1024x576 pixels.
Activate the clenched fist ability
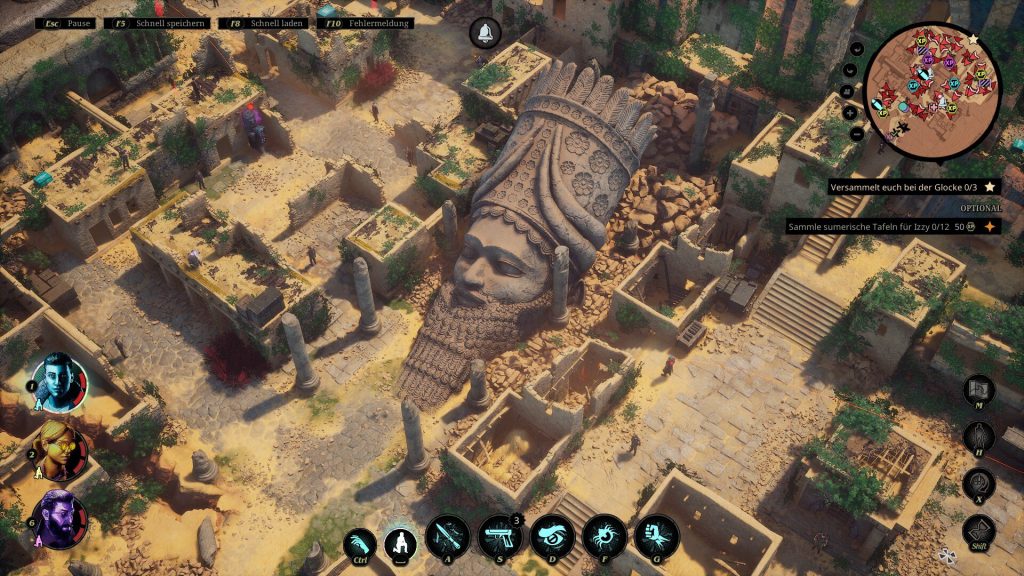[x=655, y=538]
